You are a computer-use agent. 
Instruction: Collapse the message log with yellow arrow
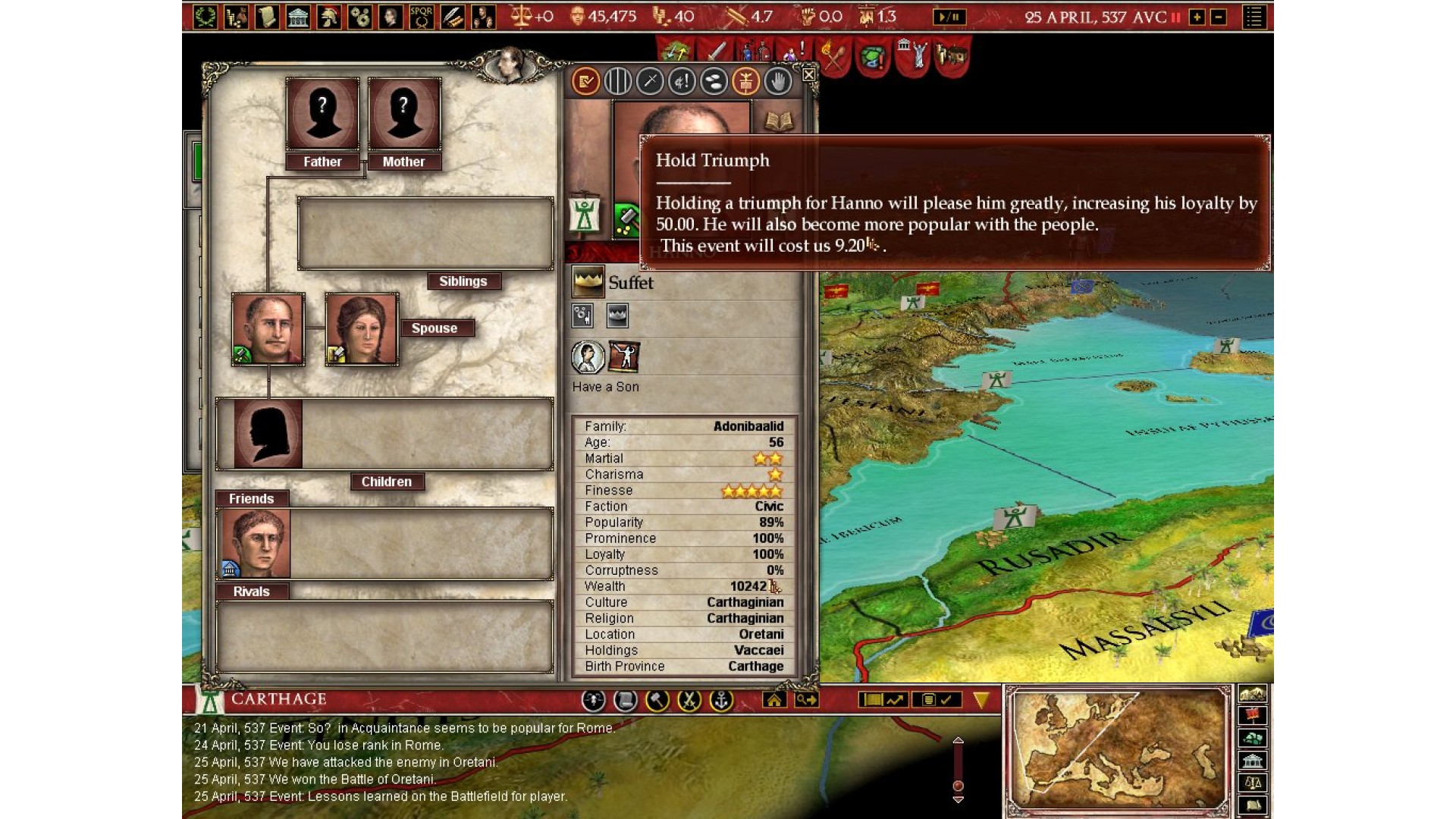point(981,700)
